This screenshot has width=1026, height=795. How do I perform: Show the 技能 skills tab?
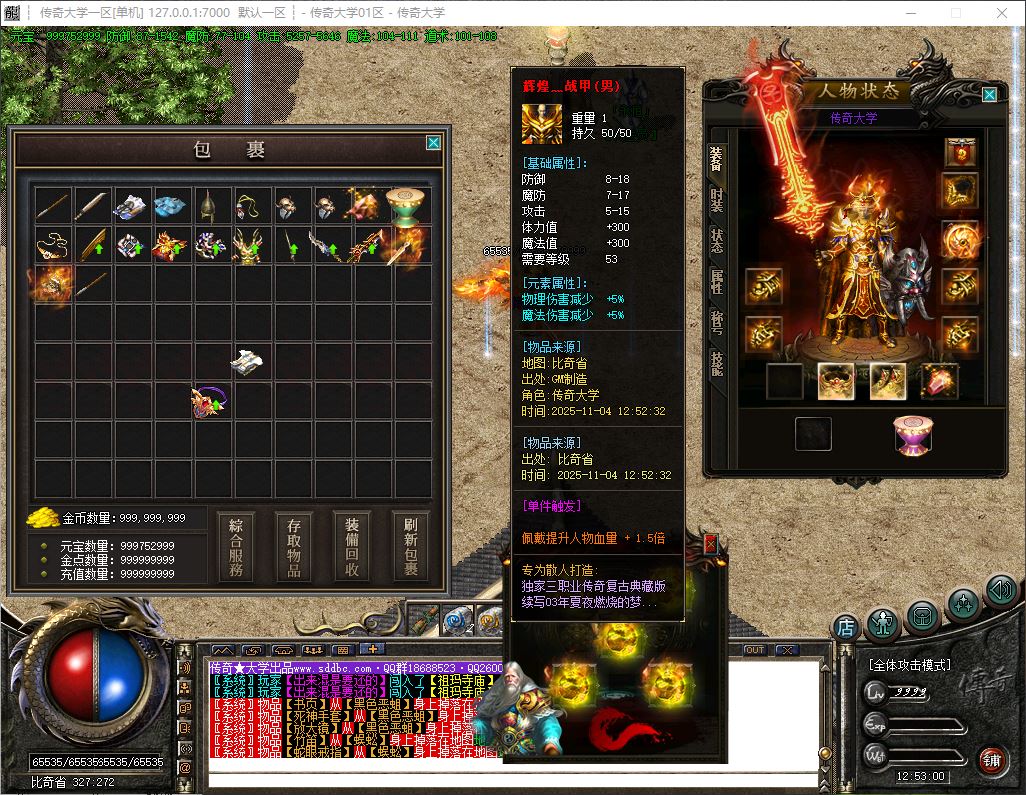pos(717,362)
